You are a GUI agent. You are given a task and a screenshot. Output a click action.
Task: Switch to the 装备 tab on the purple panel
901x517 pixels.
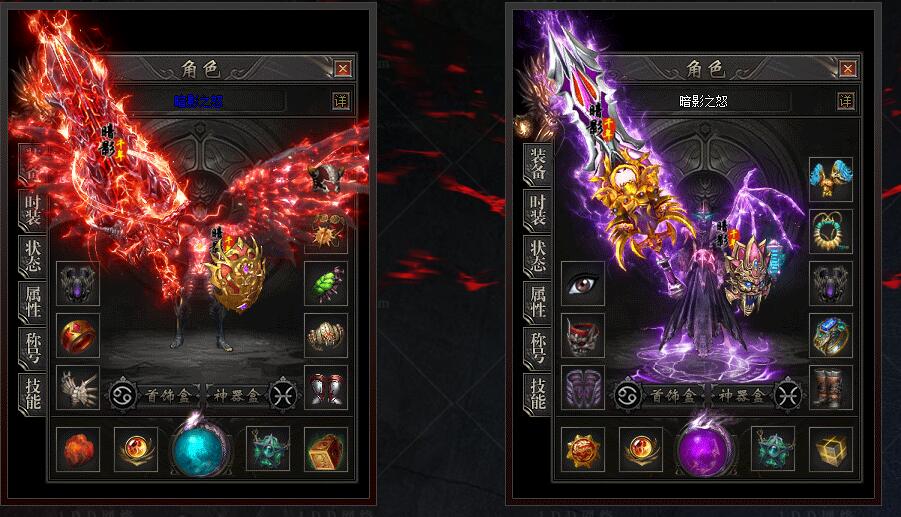(x=538, y=166)
